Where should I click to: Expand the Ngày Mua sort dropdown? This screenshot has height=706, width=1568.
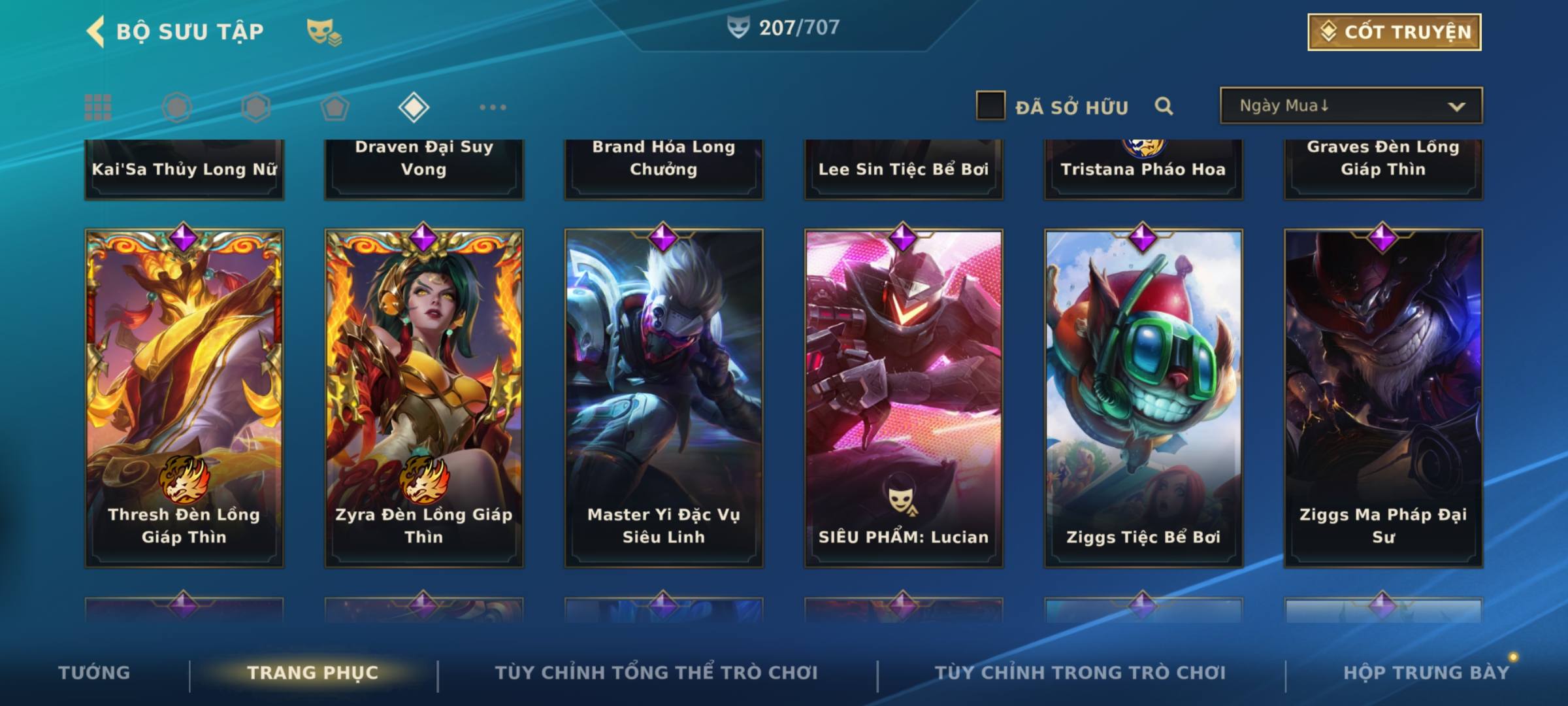tap(1350, 106)
